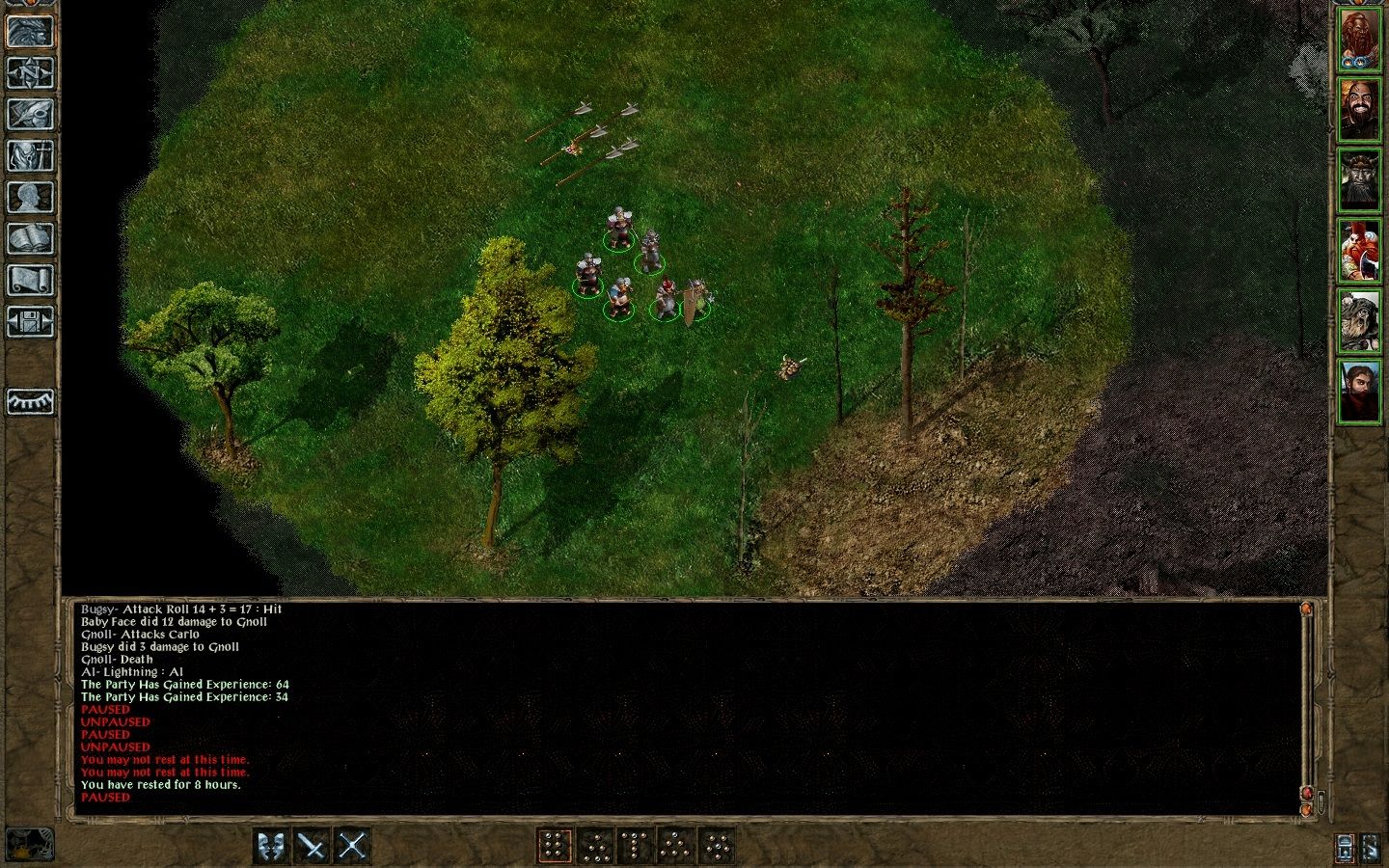The width and height of the screenshot is (1389, 868).
Task: Select the T-shaped party formation
Action: (639, 845)
